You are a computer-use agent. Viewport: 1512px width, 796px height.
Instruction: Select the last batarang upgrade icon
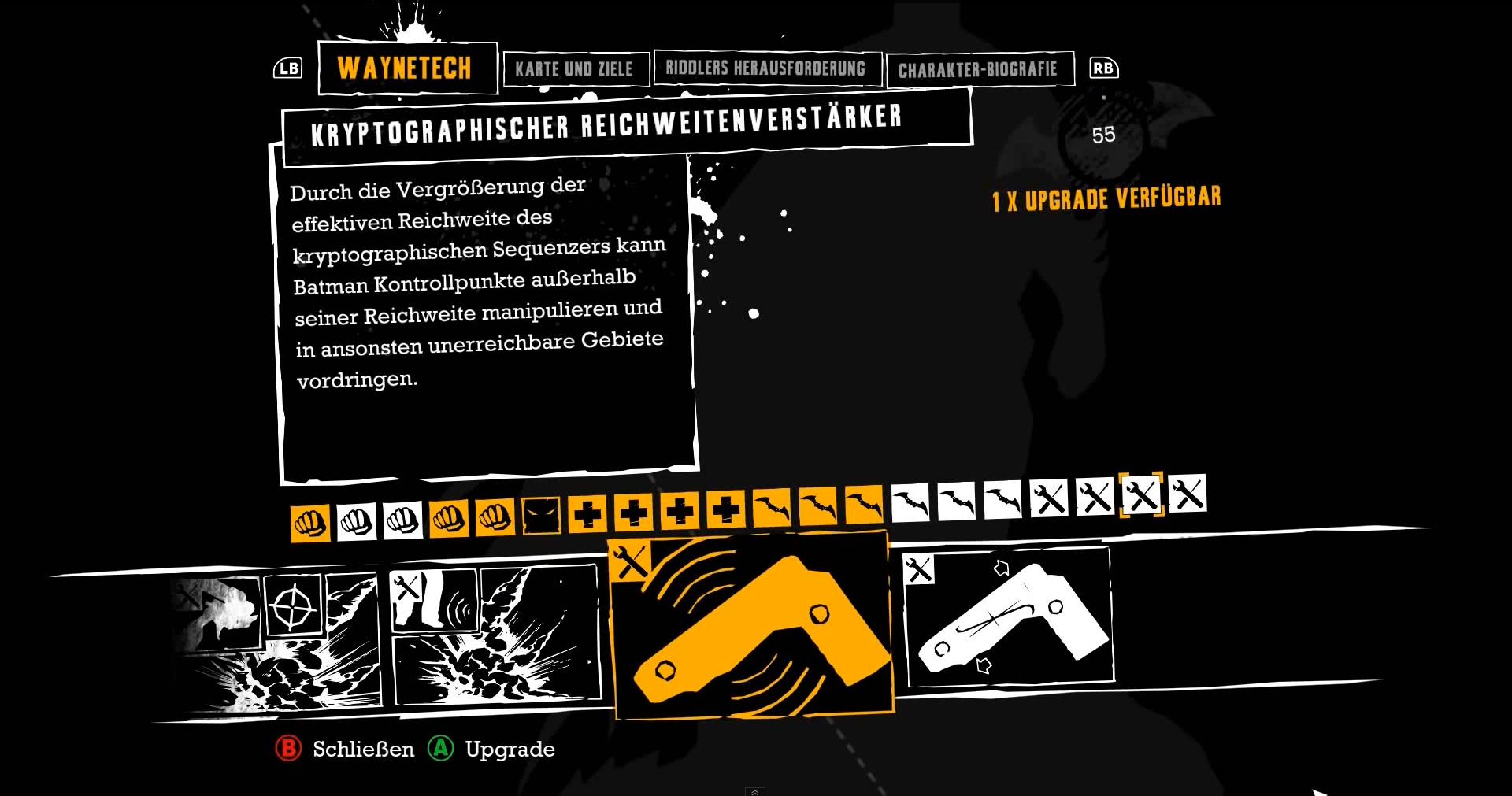click(1004, 496)
